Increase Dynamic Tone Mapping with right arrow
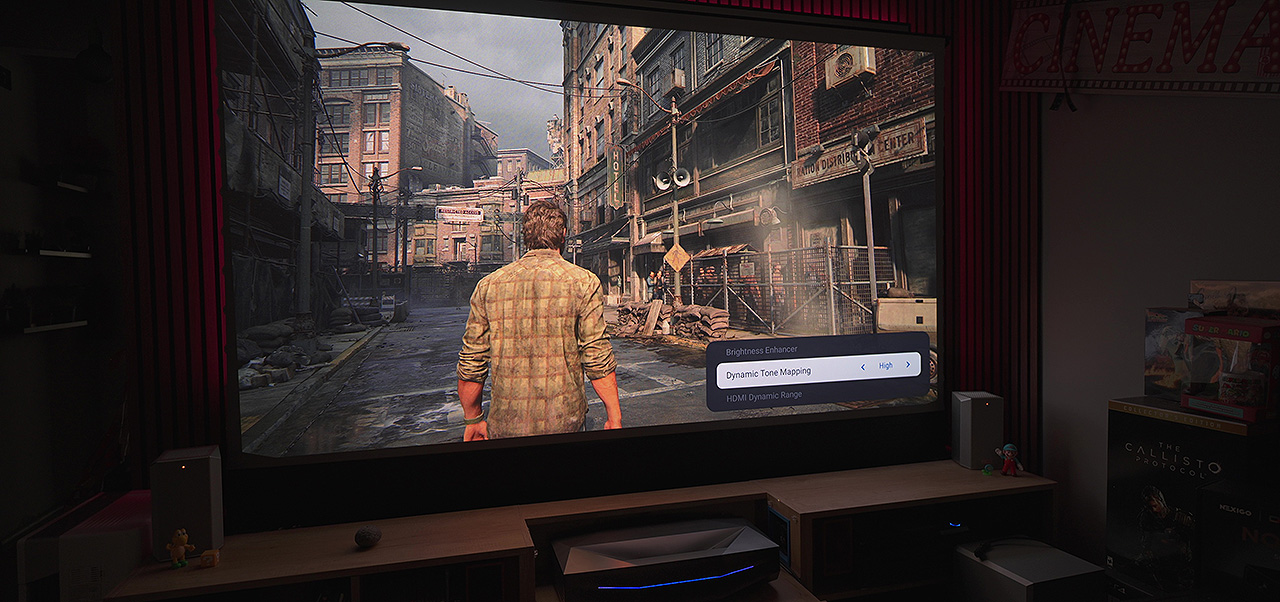This screenshot has height=602, width=1280. pos(908,365)
